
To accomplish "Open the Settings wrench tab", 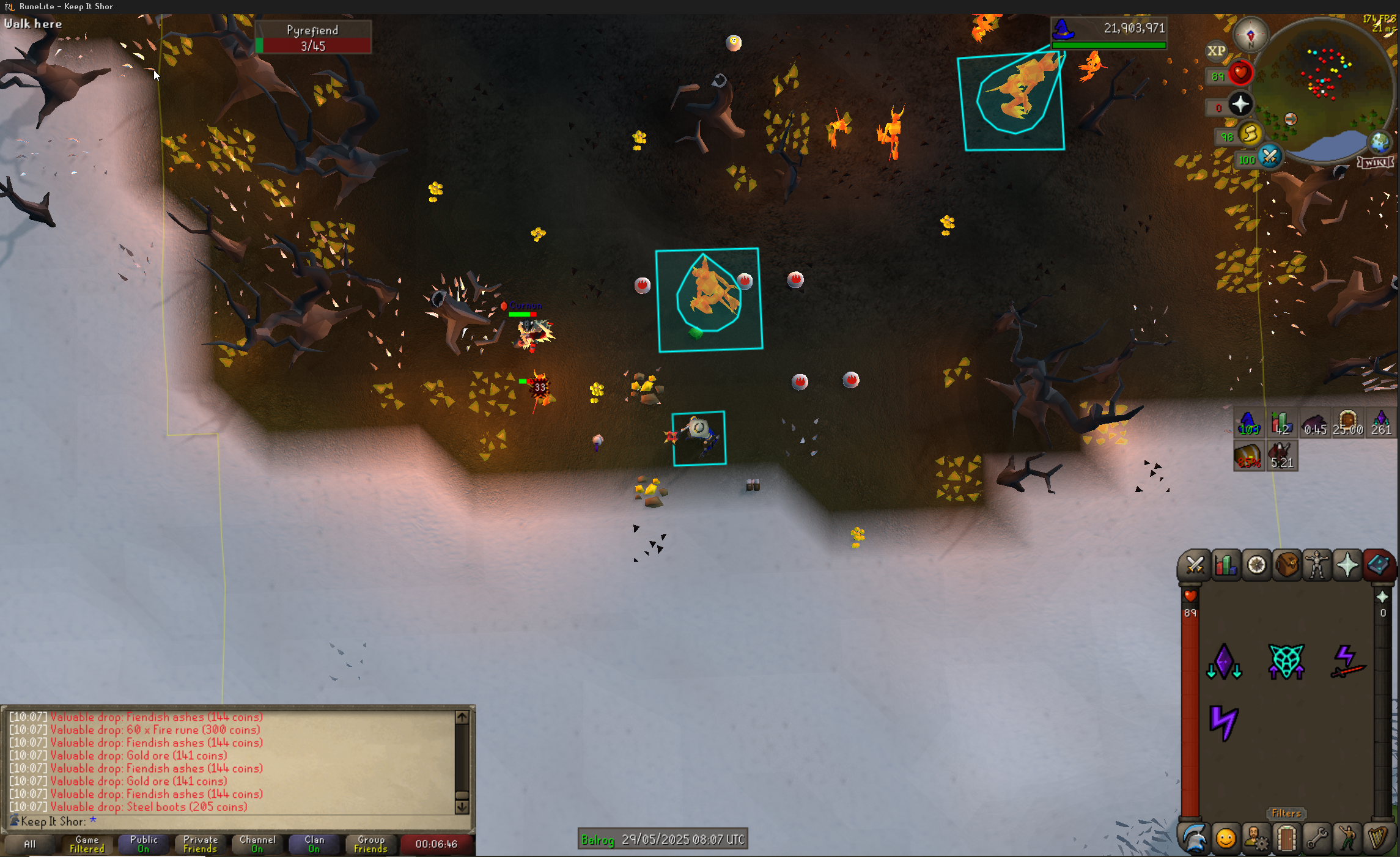I will click(x=1317, y=839).
